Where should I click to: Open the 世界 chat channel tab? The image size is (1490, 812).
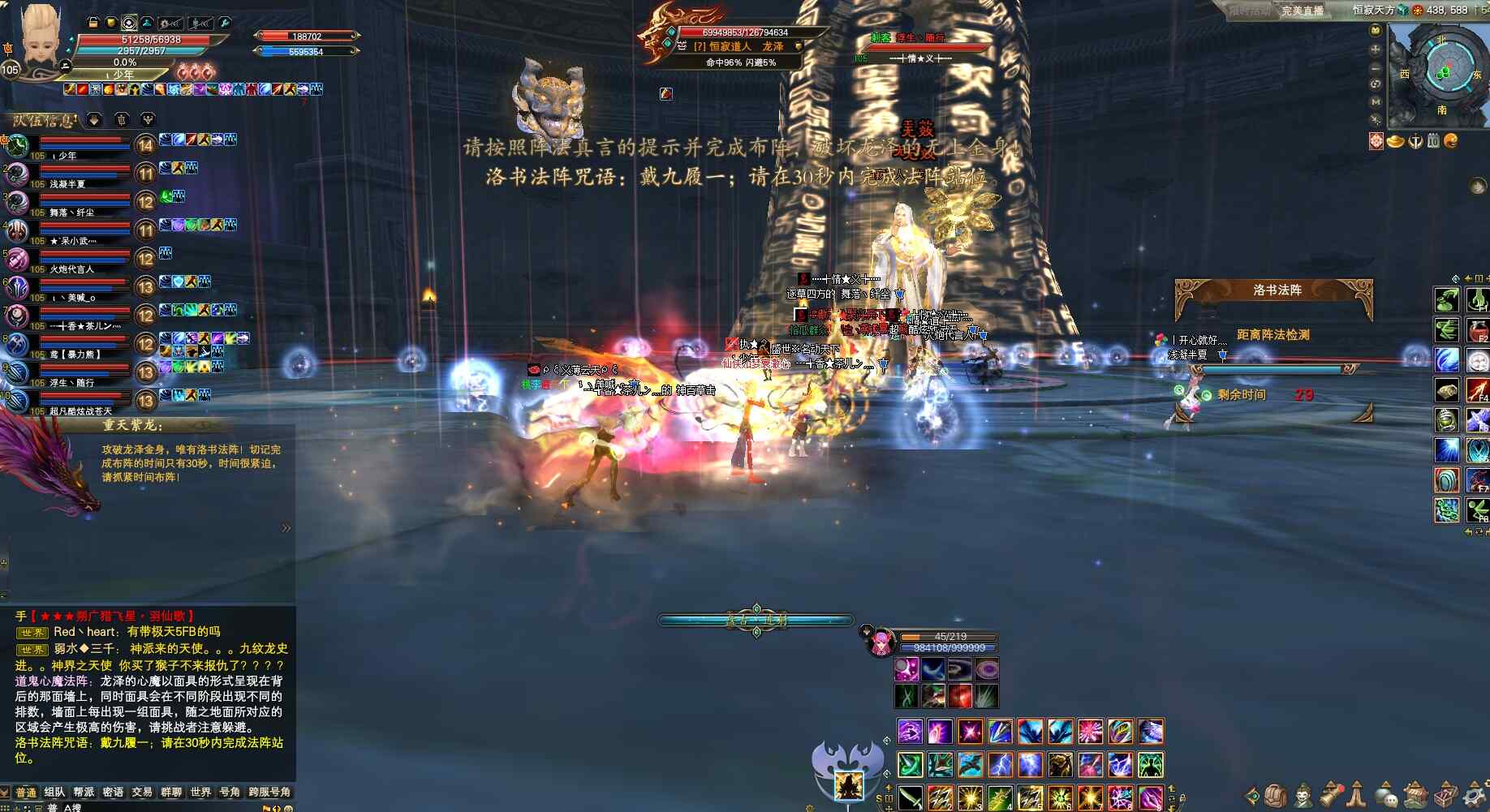pyautogui.click(x=200, y=792)
